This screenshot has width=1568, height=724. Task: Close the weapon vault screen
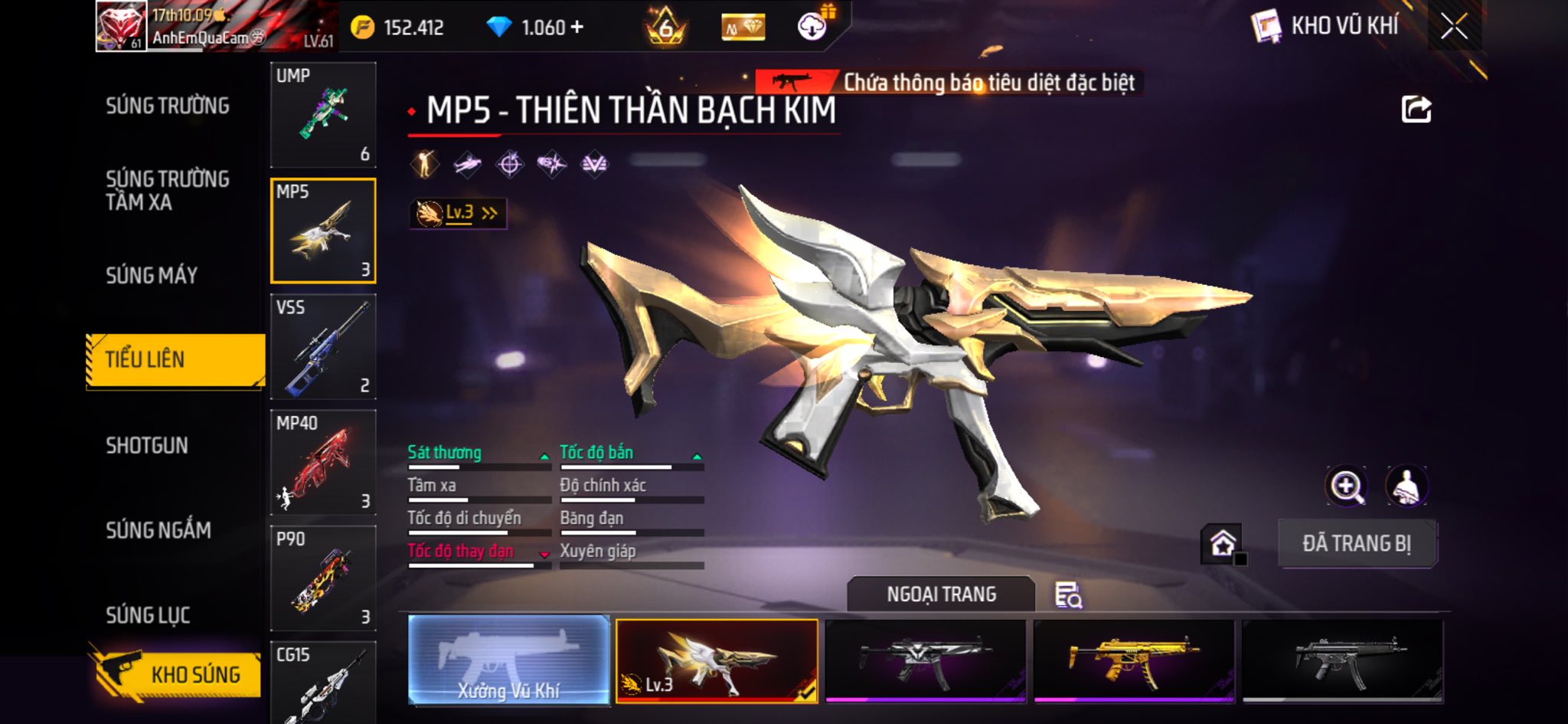pos(1454,28)
